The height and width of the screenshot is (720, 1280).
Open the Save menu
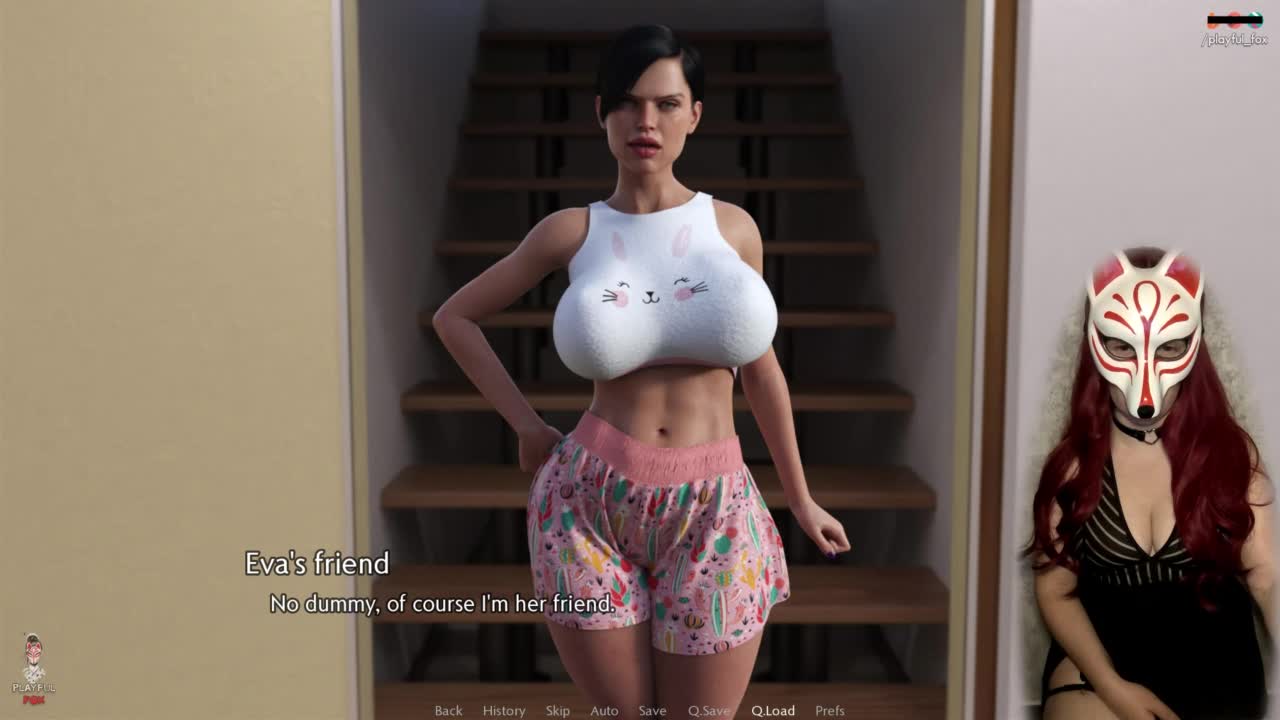click(652, 711)
